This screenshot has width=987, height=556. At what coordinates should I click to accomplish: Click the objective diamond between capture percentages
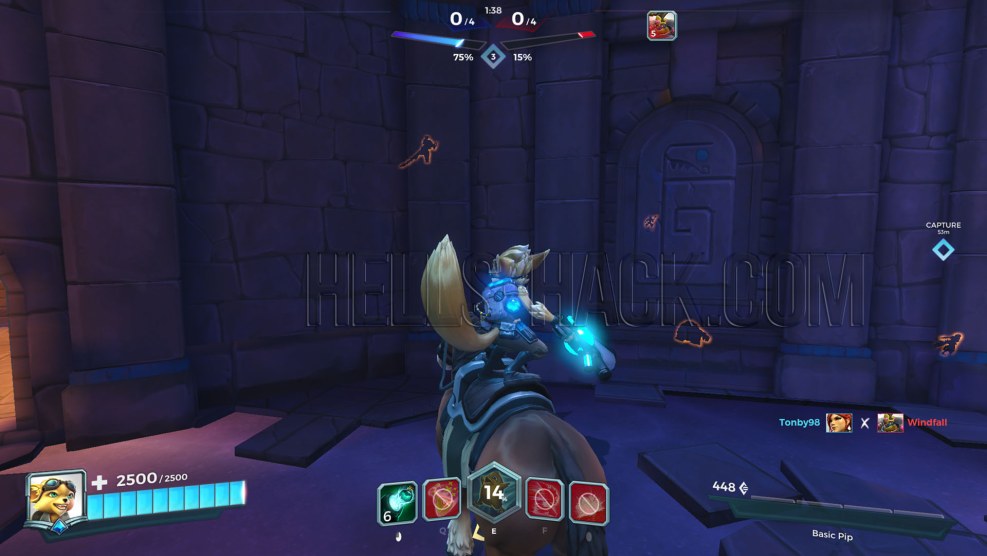pos(493,55)
